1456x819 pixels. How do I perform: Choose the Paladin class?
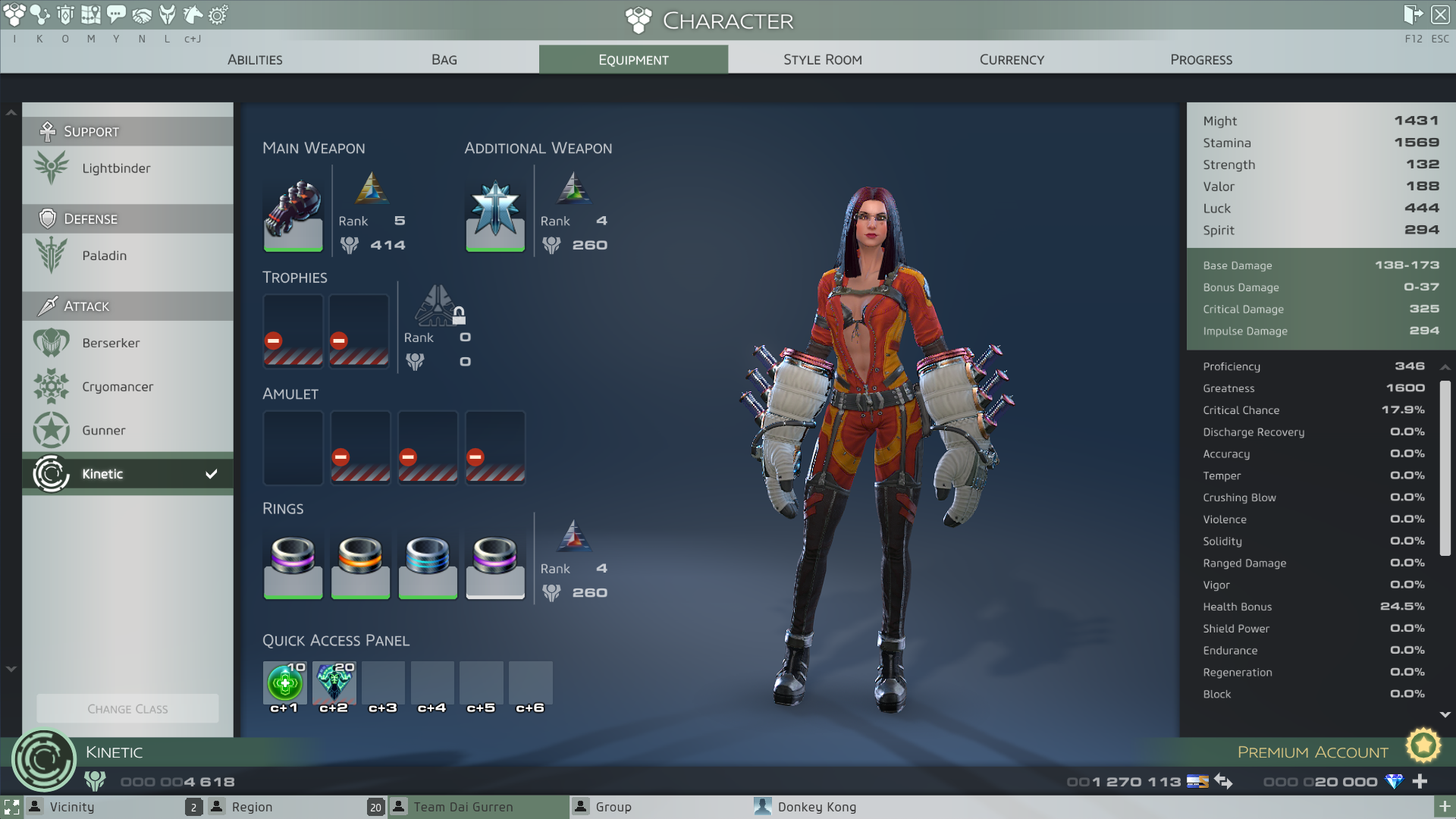coord(105,256)
